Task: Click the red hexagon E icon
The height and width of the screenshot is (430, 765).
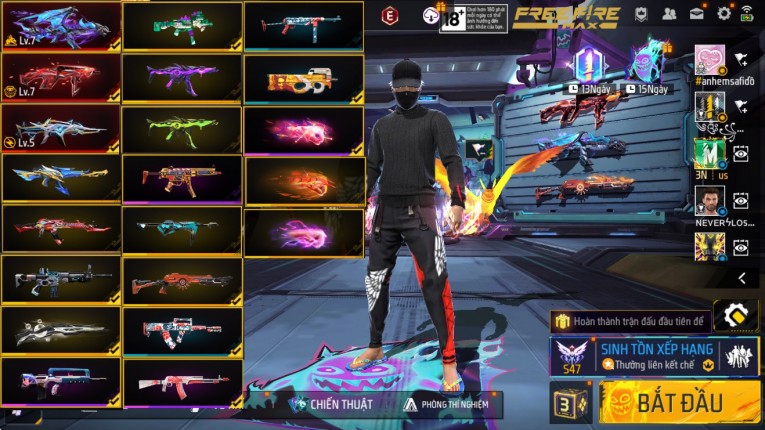Action: pyautogui.click(x=390, y=16)
